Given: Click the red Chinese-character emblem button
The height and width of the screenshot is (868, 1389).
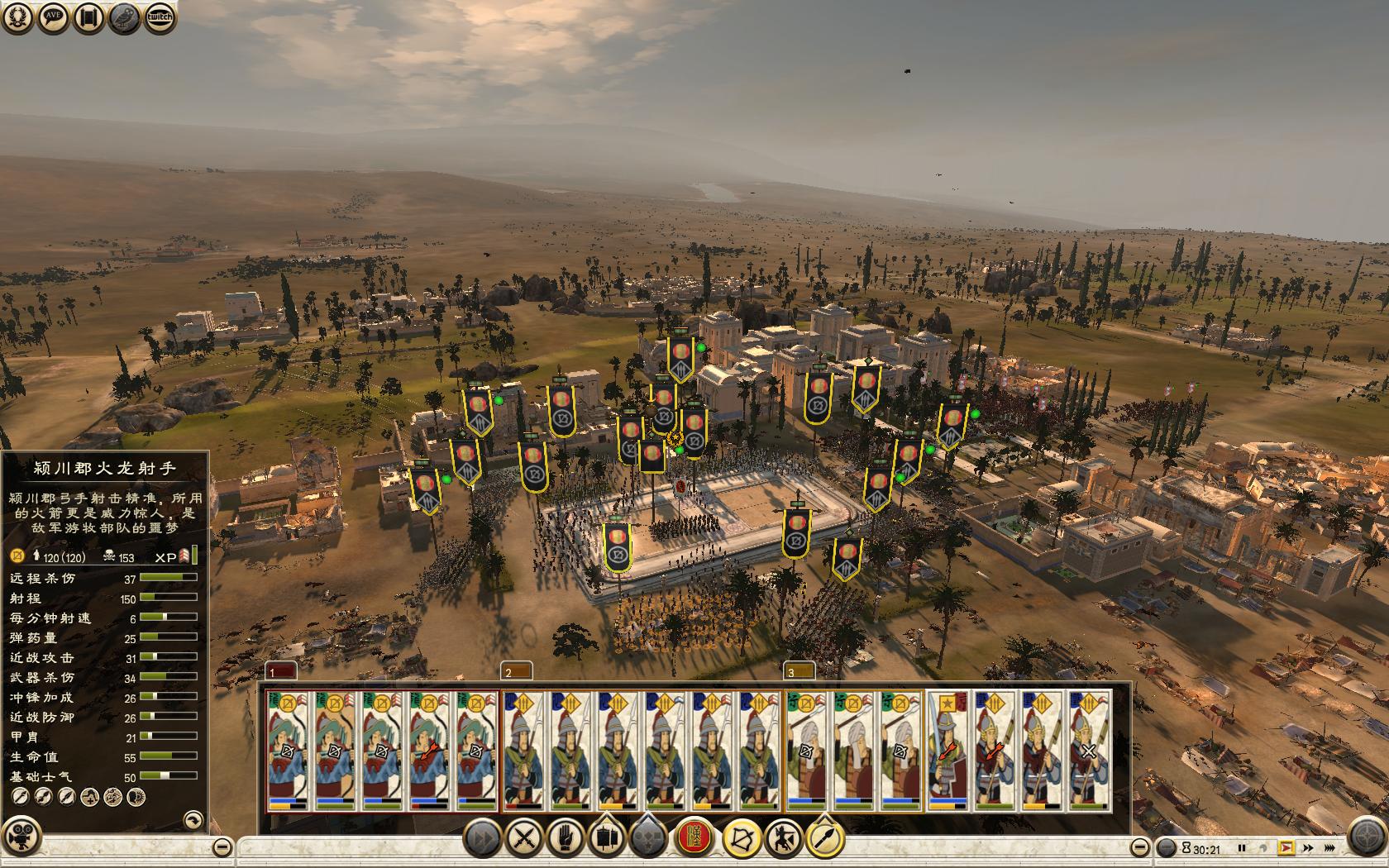Looking at the screenshot, I should pyautogui.click(x=694, y=839).
